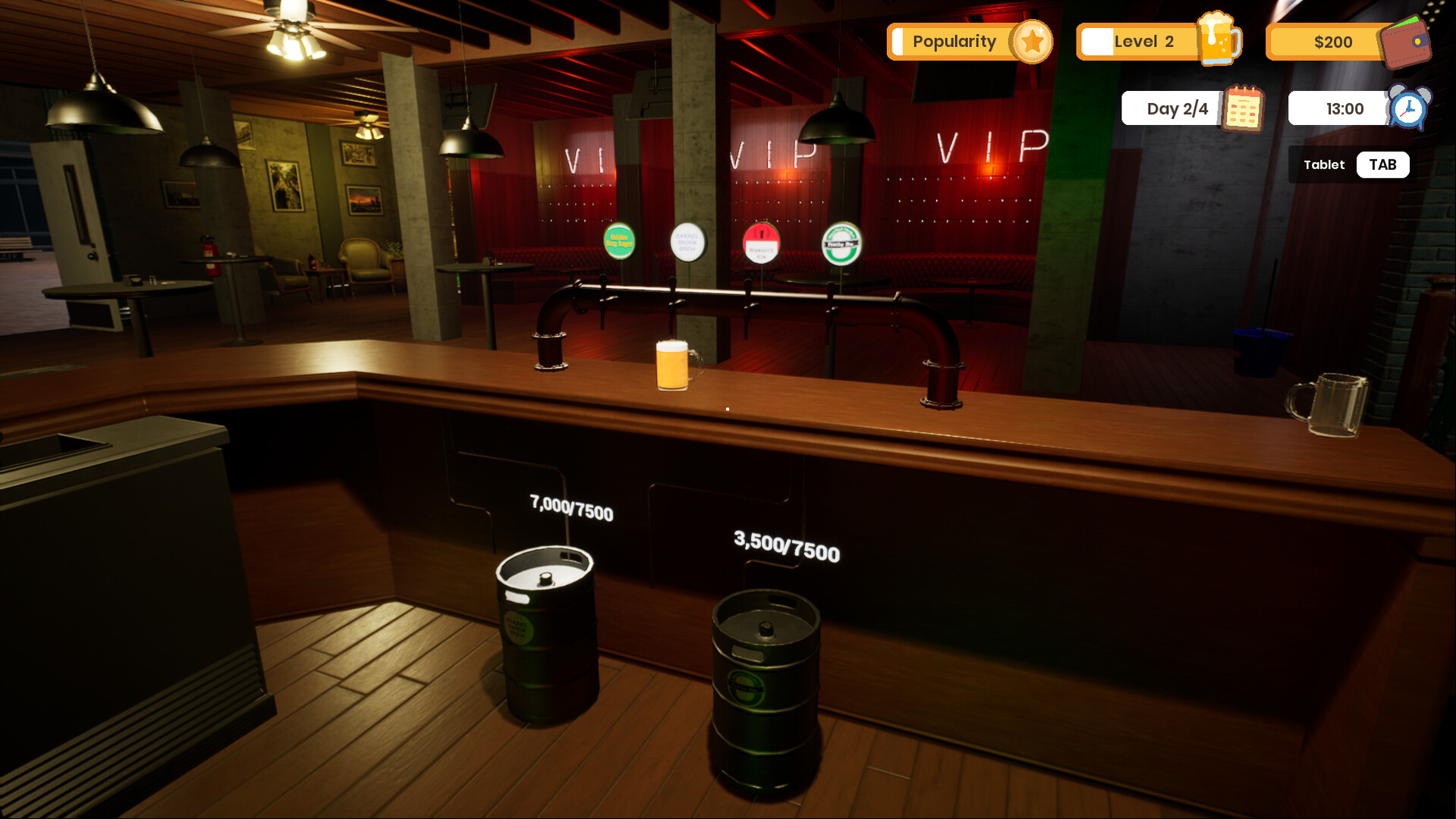Click the calendar Day icon
Screen dimensions: 1456x819
point(1243,108)
